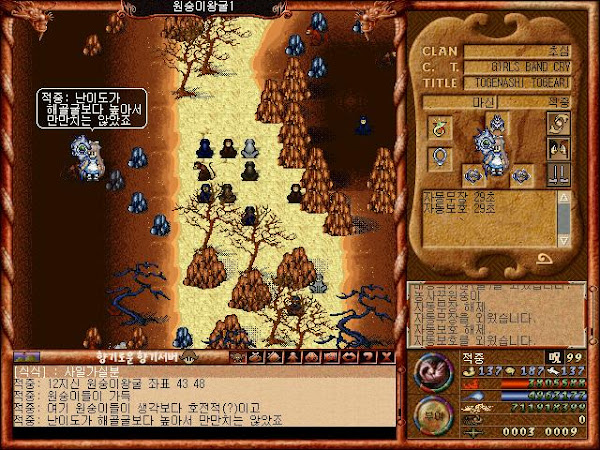Open the swirl icon button beside the character

(558, 123)
